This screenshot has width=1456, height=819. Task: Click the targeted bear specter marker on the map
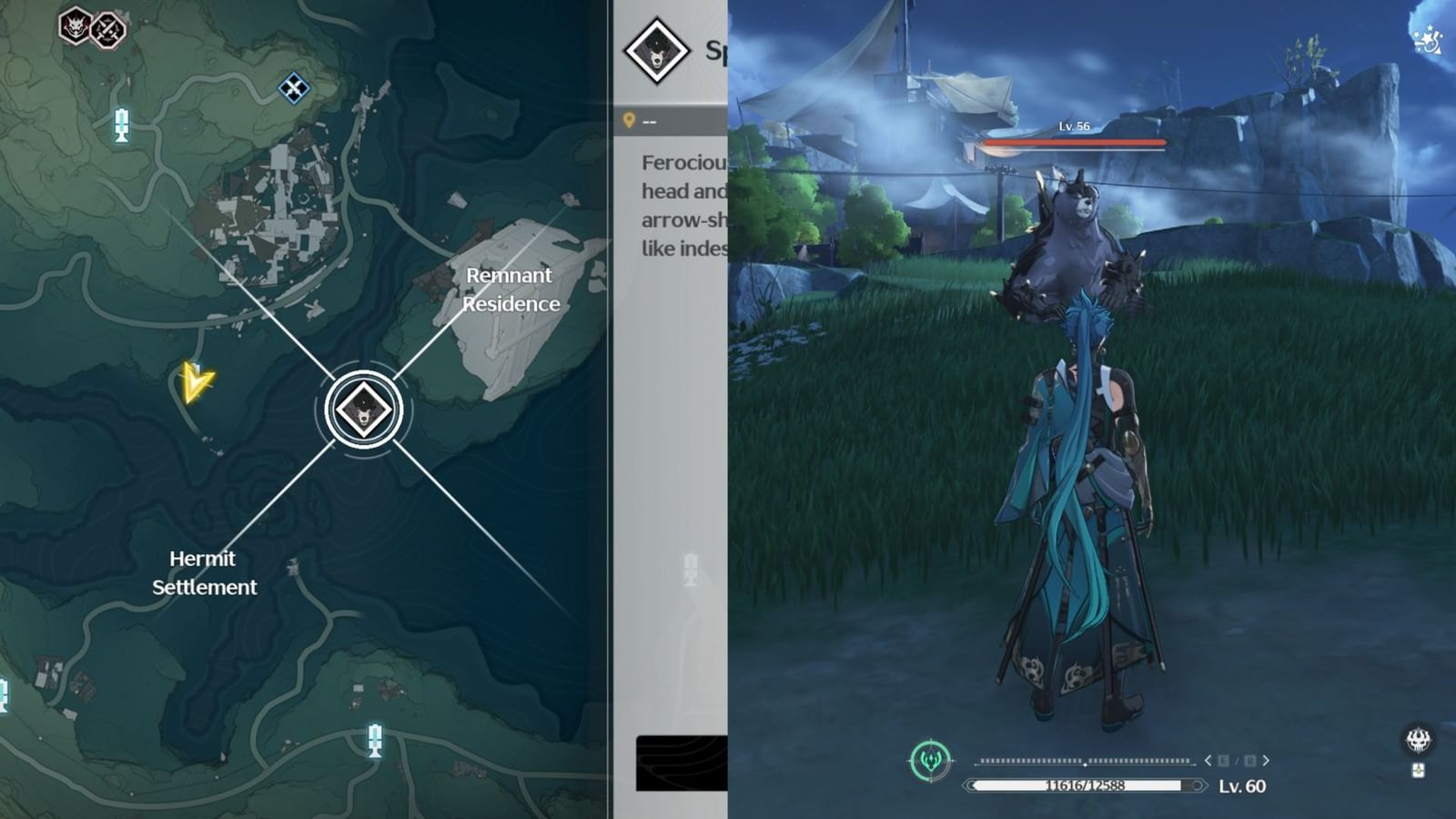pyautogui.click(x=362, y=409)
